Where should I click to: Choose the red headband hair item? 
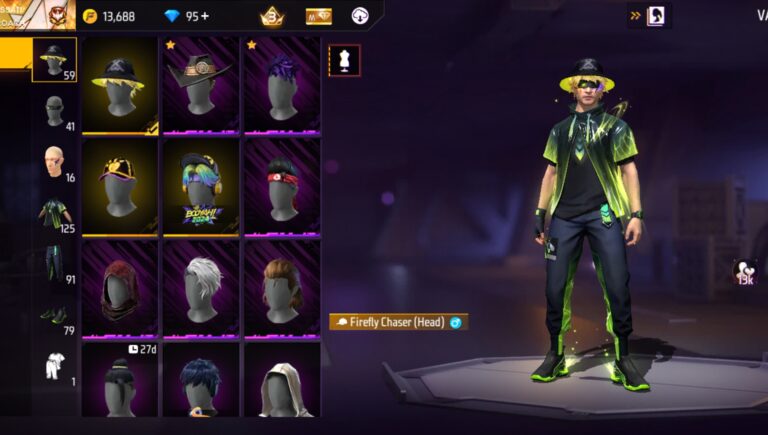(282, 186)
